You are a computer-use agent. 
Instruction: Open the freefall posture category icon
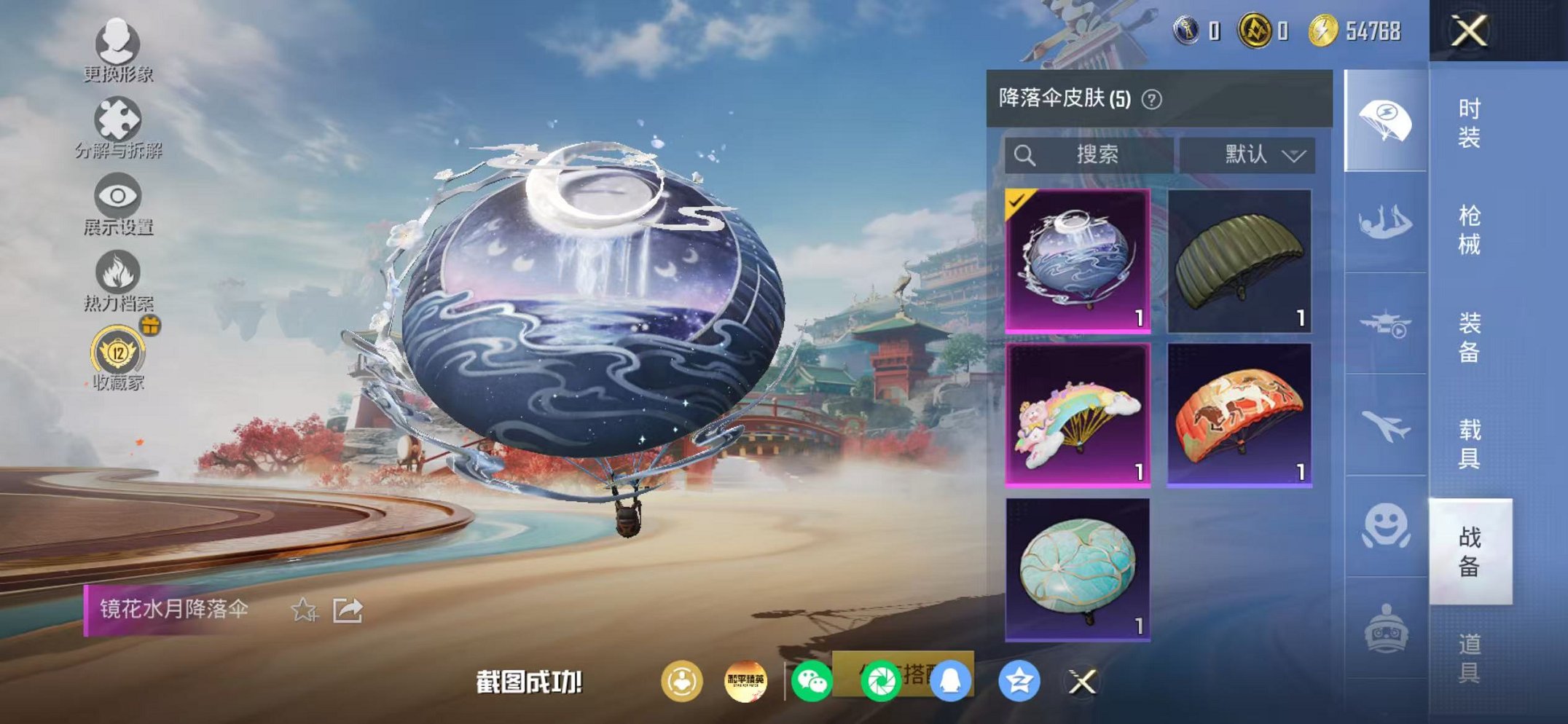tap(1383, 219)
